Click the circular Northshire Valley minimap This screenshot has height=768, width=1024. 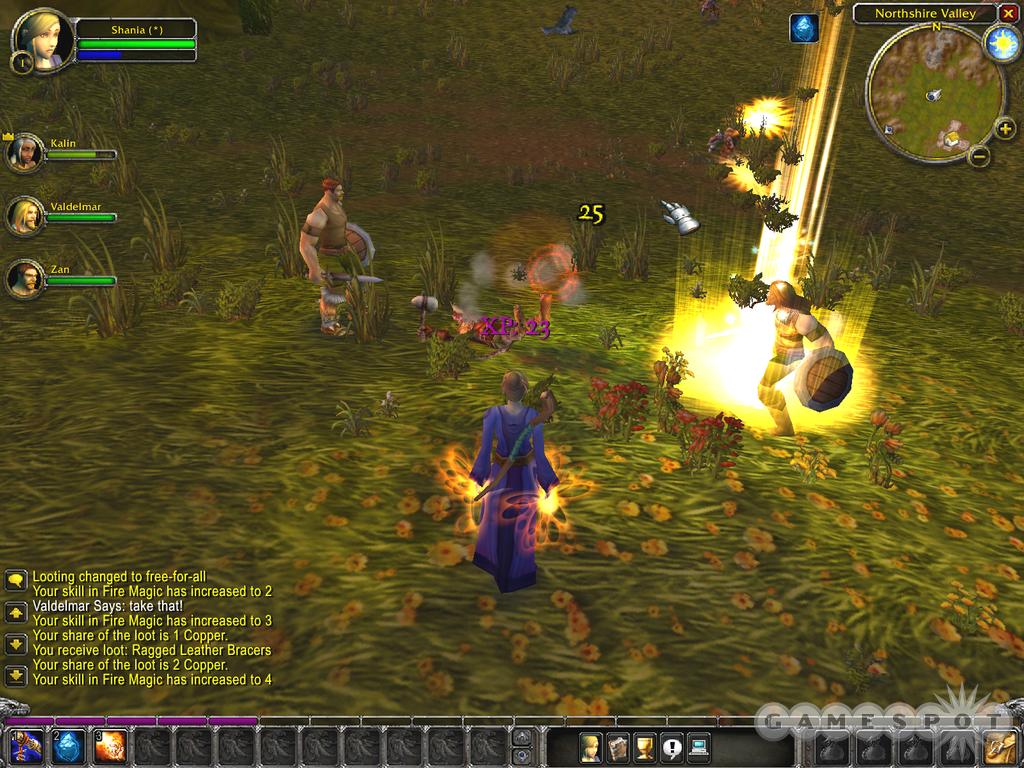pos(934,92)
